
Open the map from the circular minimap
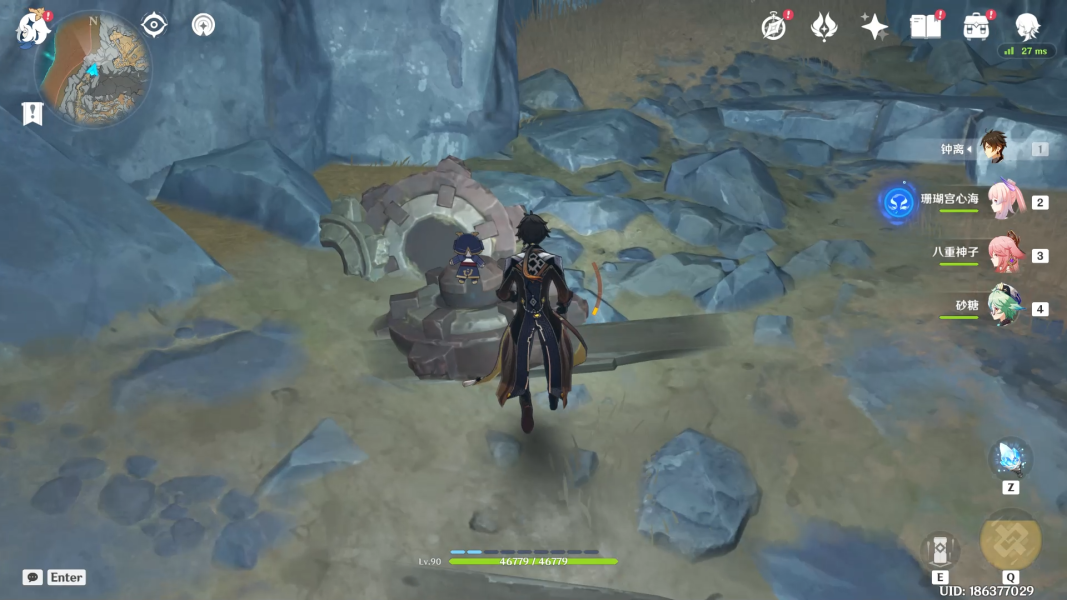(x=93, y=68)
